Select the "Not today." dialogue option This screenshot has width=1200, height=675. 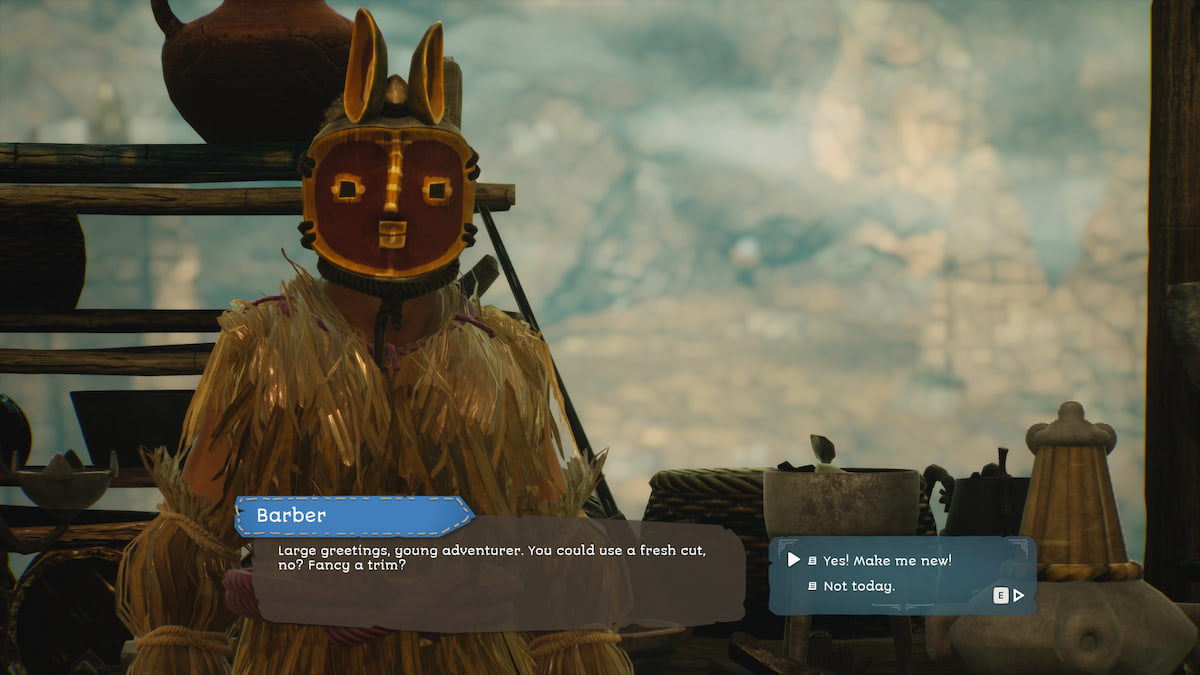[858, 586]
